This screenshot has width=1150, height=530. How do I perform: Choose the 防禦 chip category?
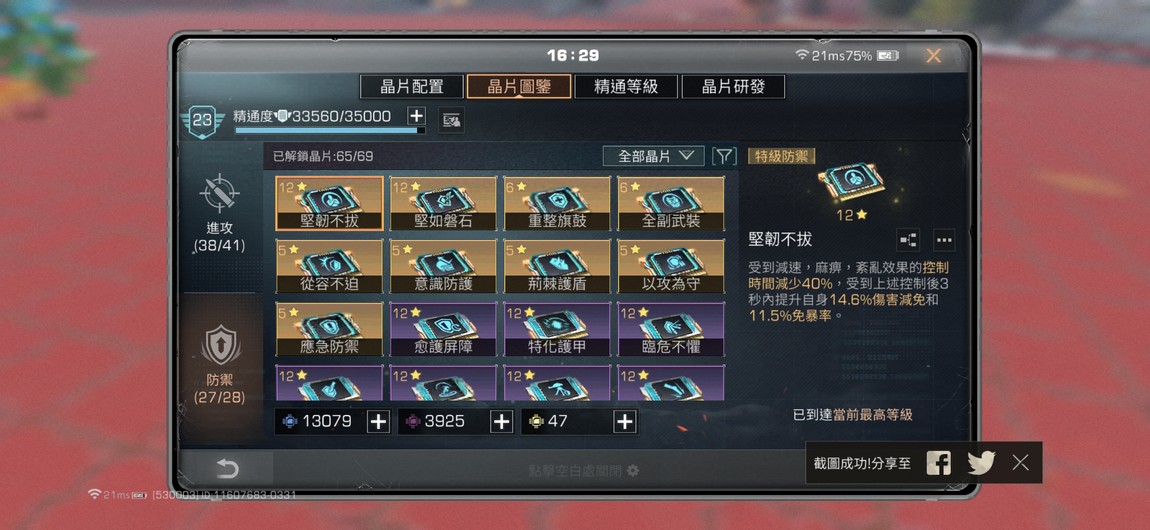219,362
